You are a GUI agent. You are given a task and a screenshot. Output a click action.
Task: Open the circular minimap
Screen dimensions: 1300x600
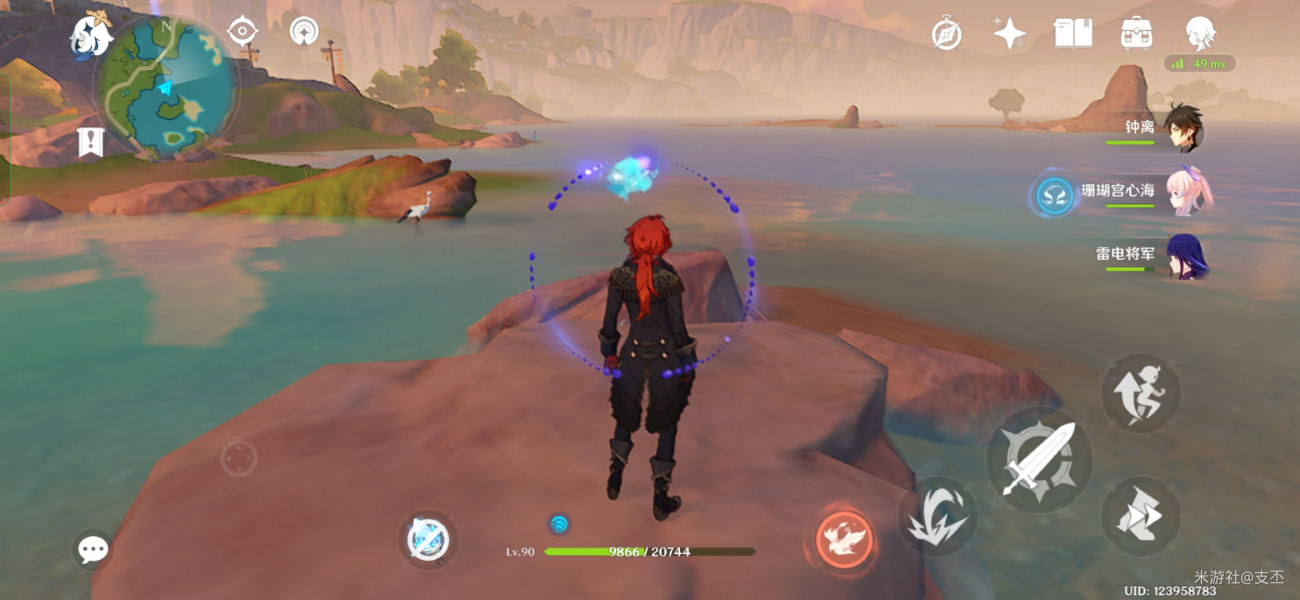point(166,88)
